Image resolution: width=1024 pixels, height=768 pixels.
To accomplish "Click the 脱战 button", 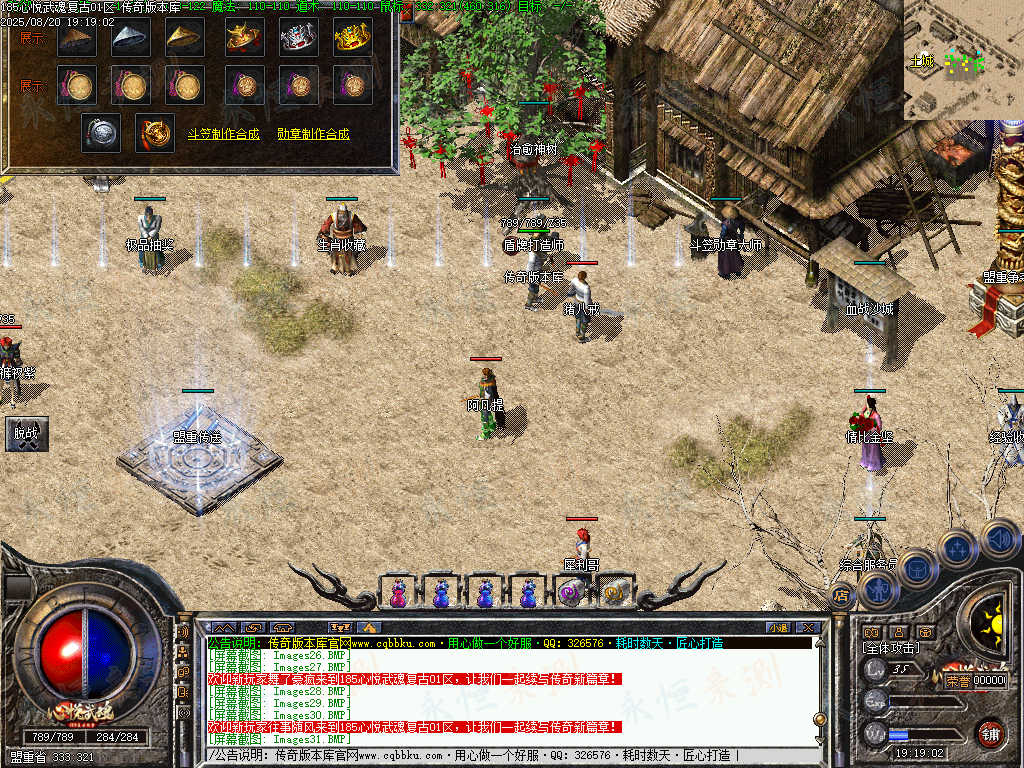I will tap(25, 433).
